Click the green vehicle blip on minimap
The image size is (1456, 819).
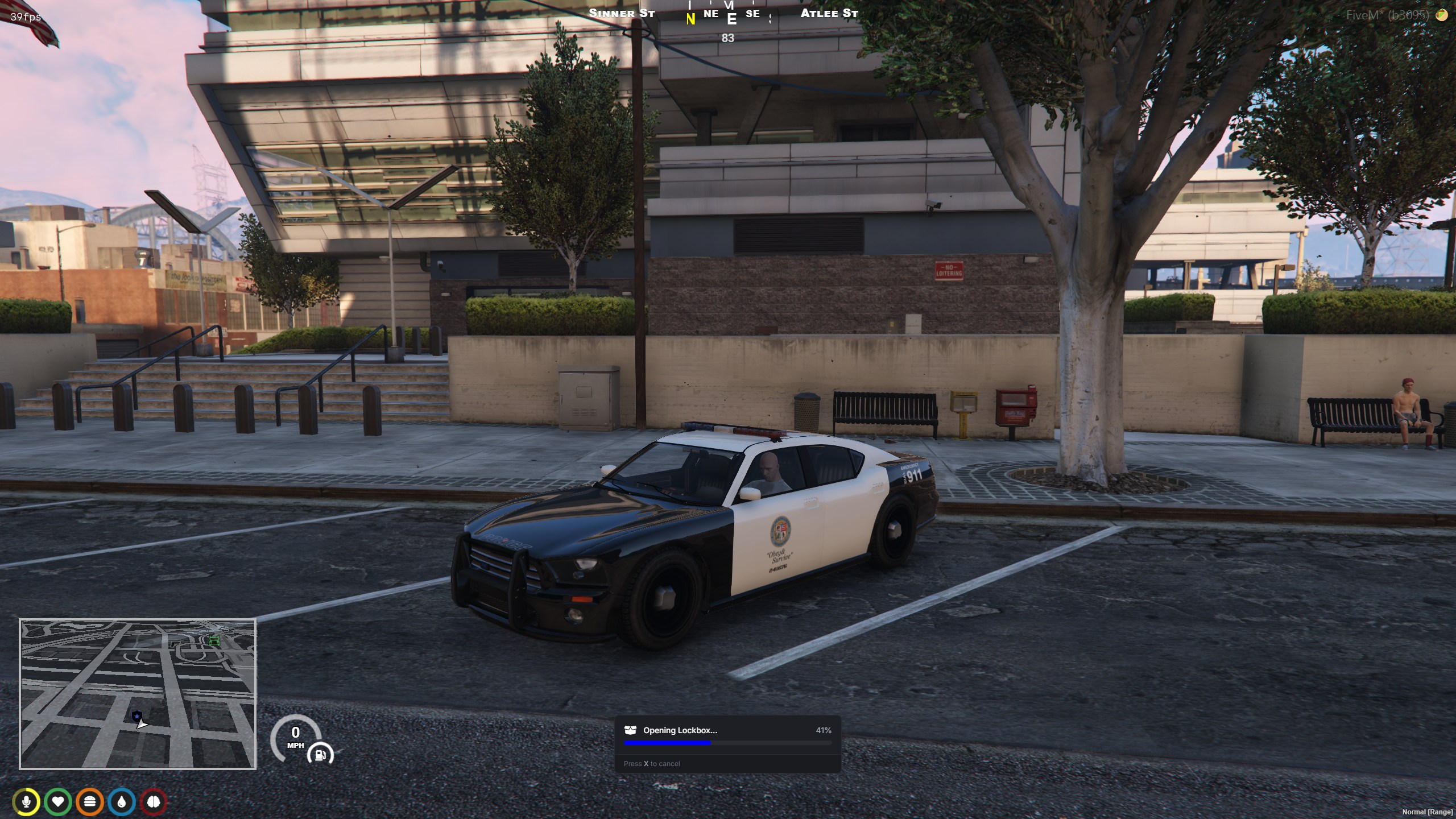(x=214, y=641)
